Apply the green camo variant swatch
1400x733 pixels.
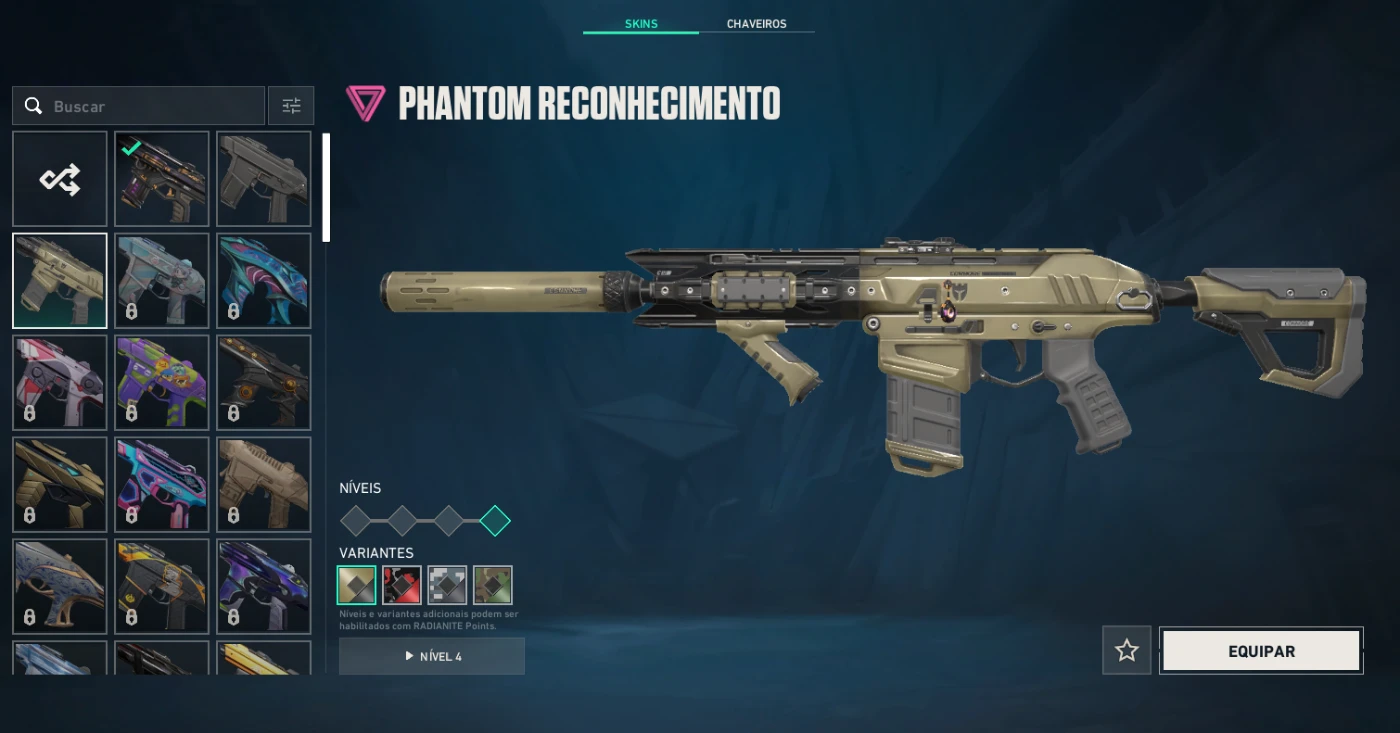coord(493,585)
